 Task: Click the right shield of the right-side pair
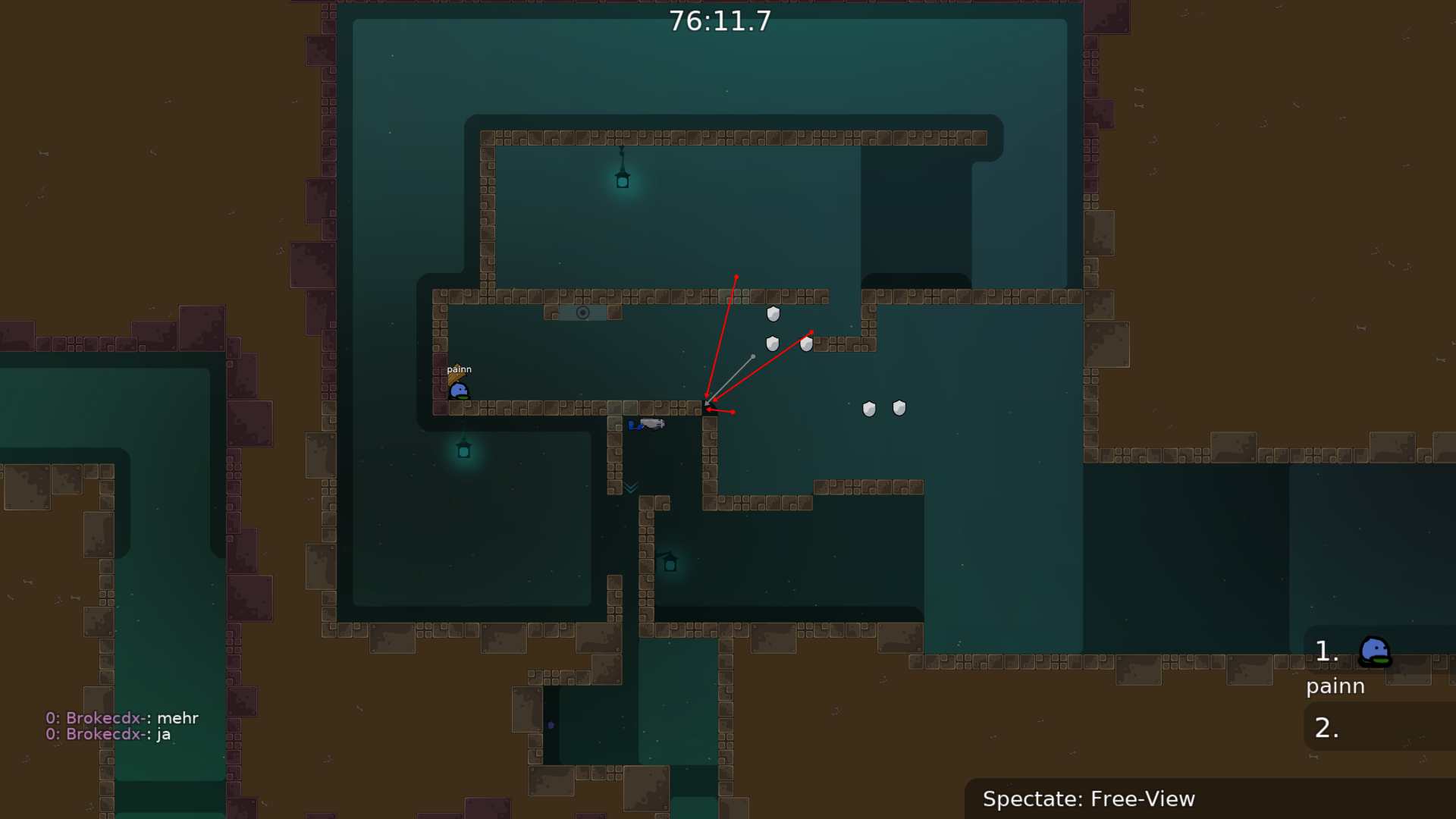point(899,407)
